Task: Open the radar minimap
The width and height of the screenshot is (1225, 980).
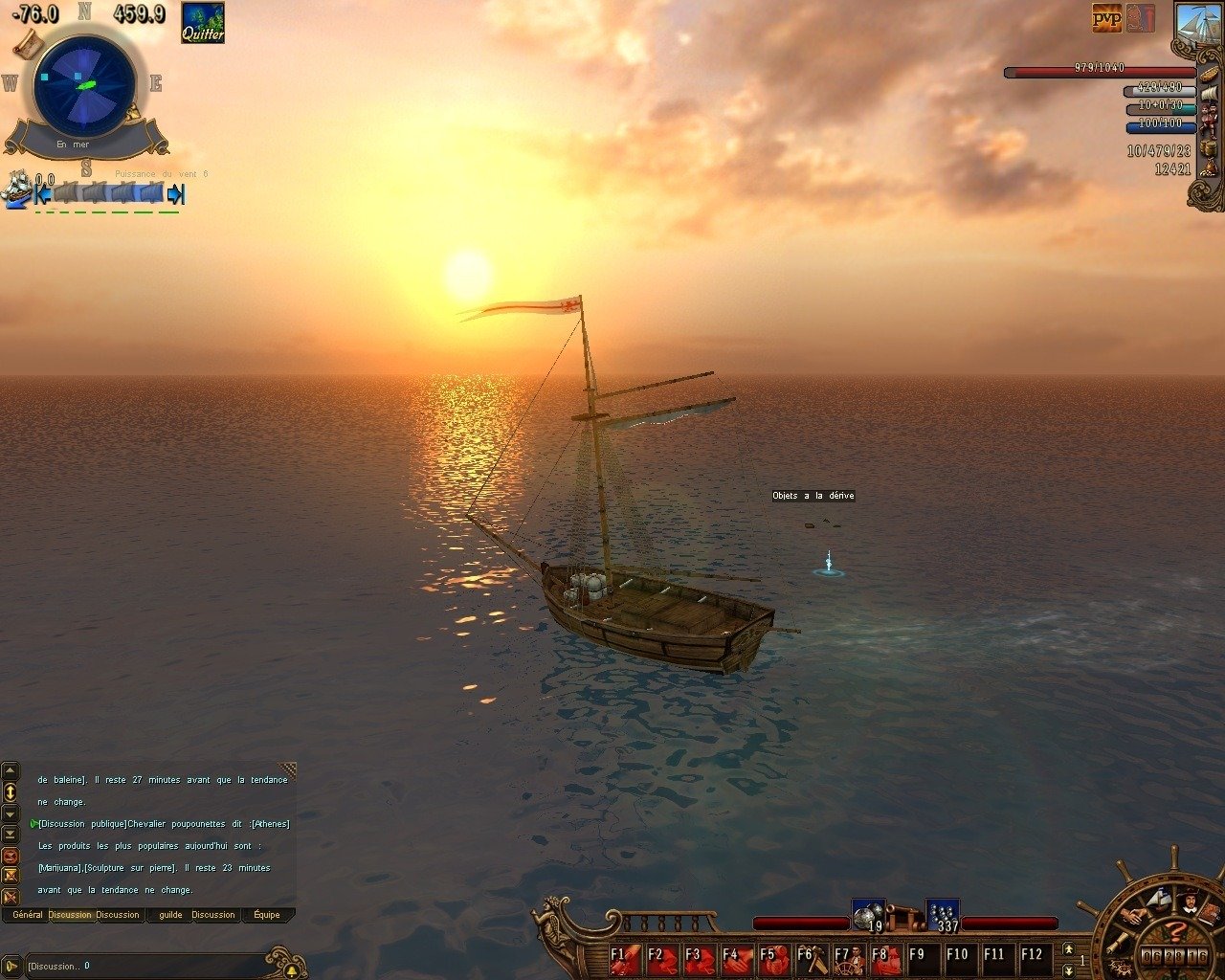Action: (84, 84)
